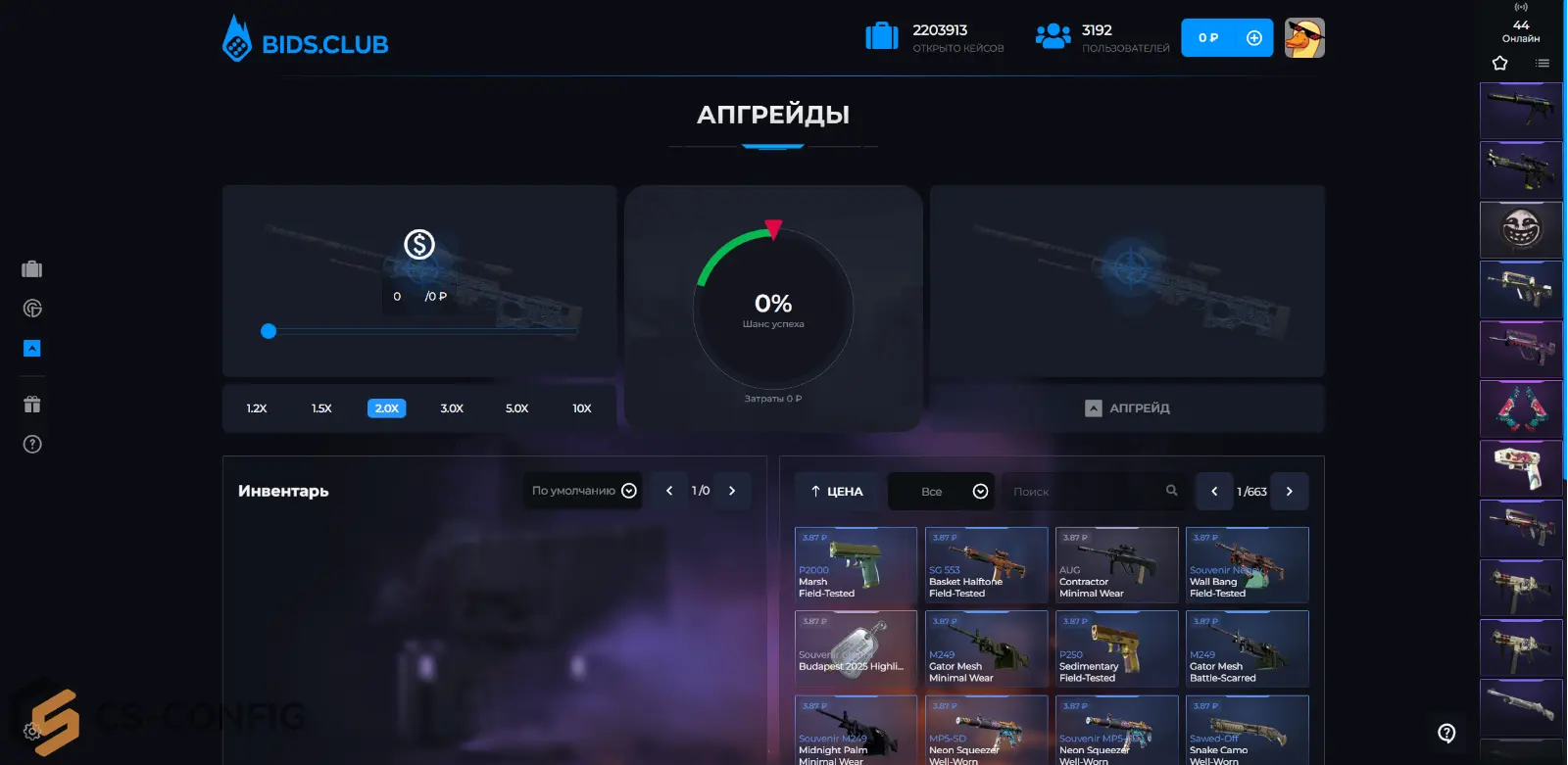The height and width of the screenshot is (765, 1568).
Task: Choose the AUG Contractor skin card
Action: click(1116, 565)
